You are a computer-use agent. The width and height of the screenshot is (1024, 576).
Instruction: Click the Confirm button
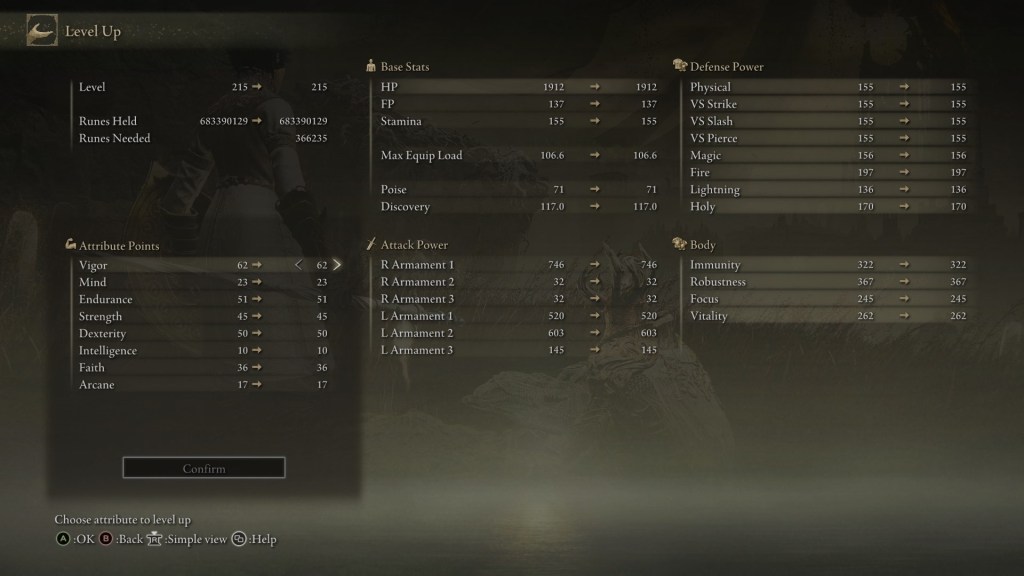(204, 468)
